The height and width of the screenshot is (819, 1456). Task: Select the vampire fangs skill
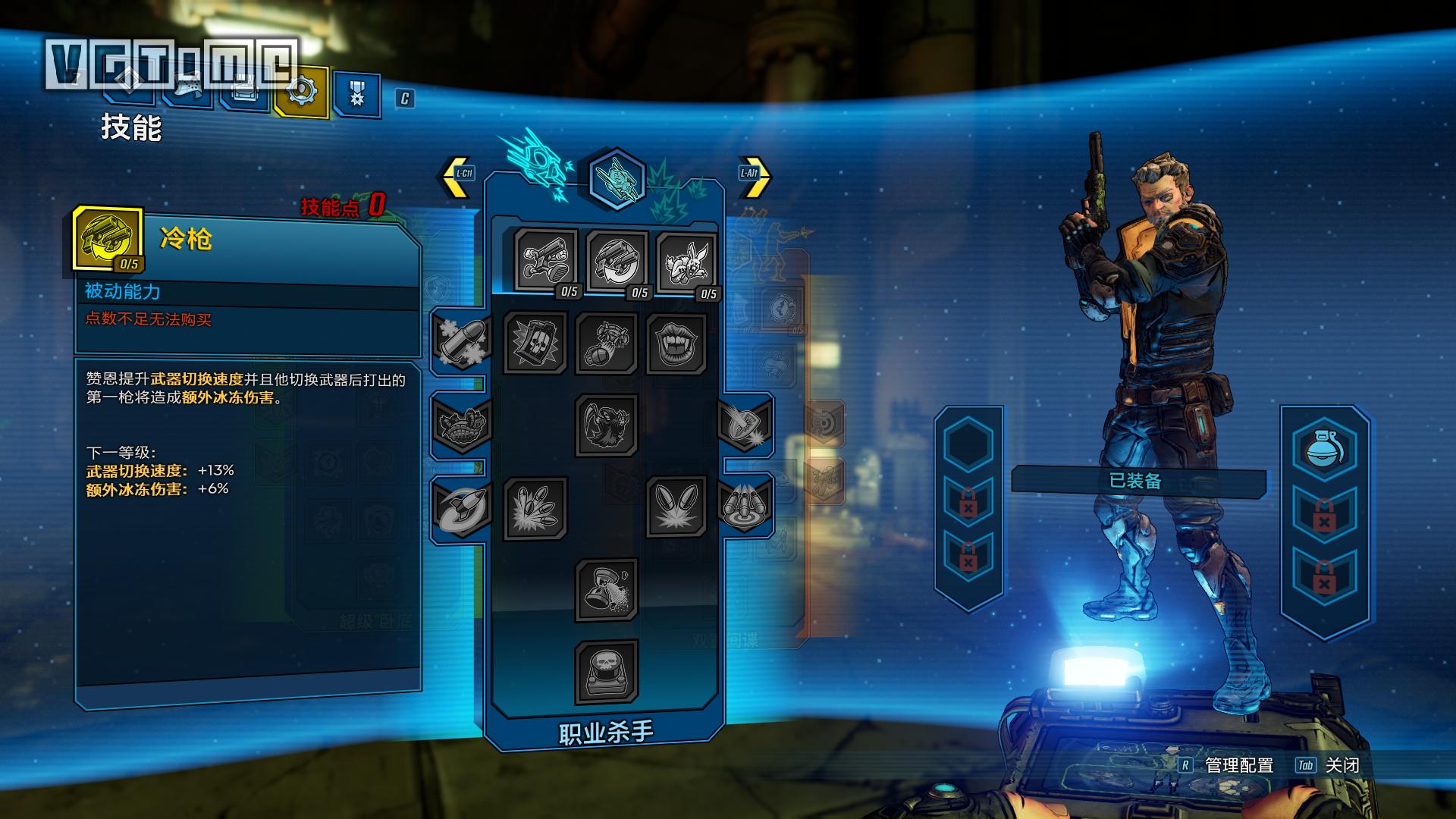[x=676, y=343]
